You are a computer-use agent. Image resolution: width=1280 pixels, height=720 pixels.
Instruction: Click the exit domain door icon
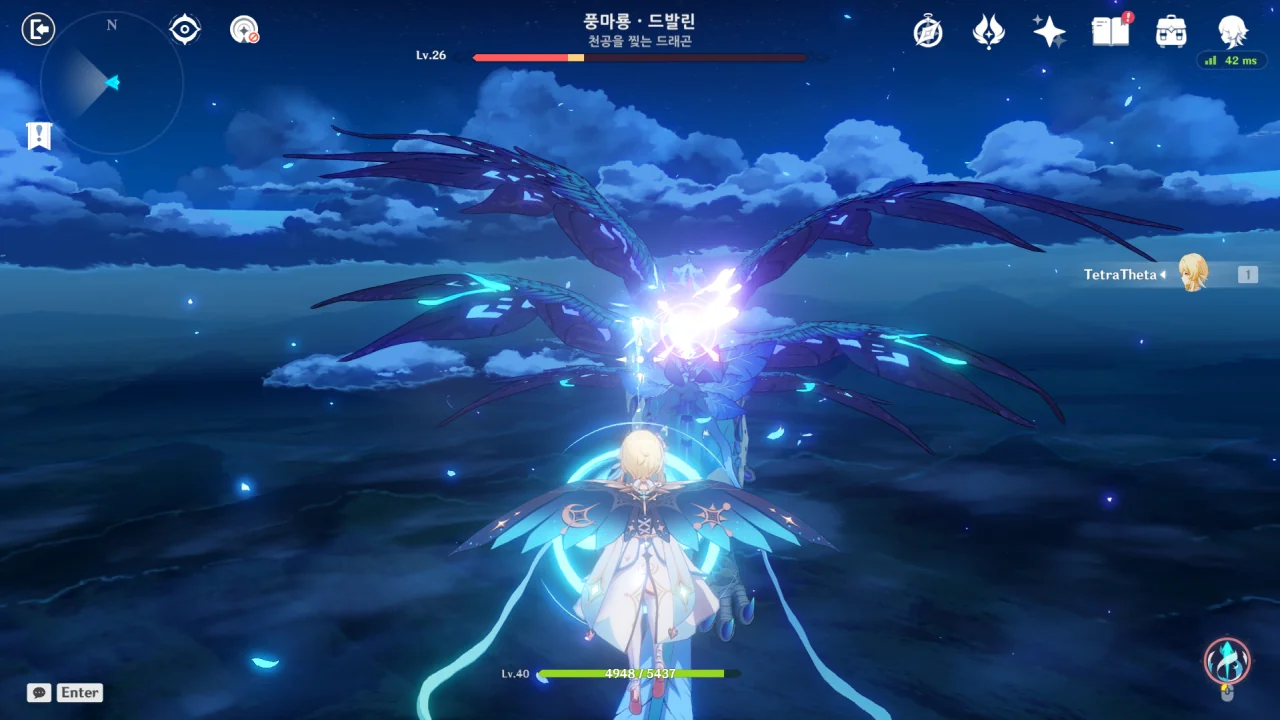tap(38, 30)
